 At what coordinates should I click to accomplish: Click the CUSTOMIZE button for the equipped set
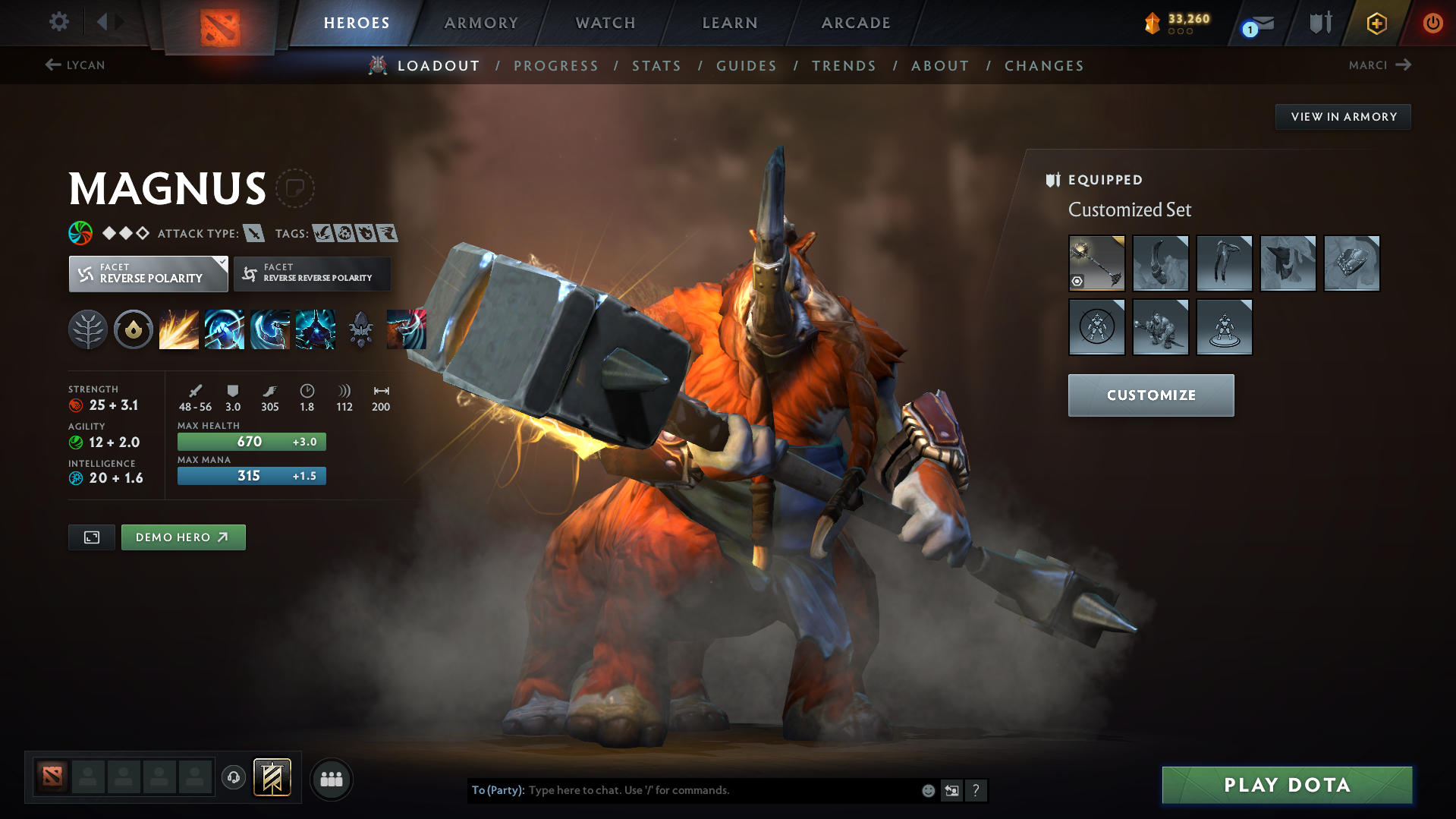[1150, 395]
